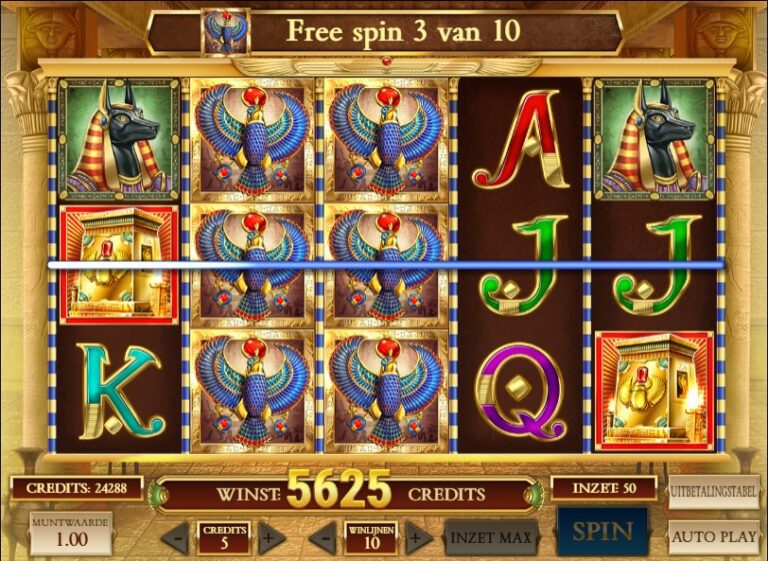Increase credits per line with plus
Viewport: 768px width, 561px height.
(x=268, y=537)
